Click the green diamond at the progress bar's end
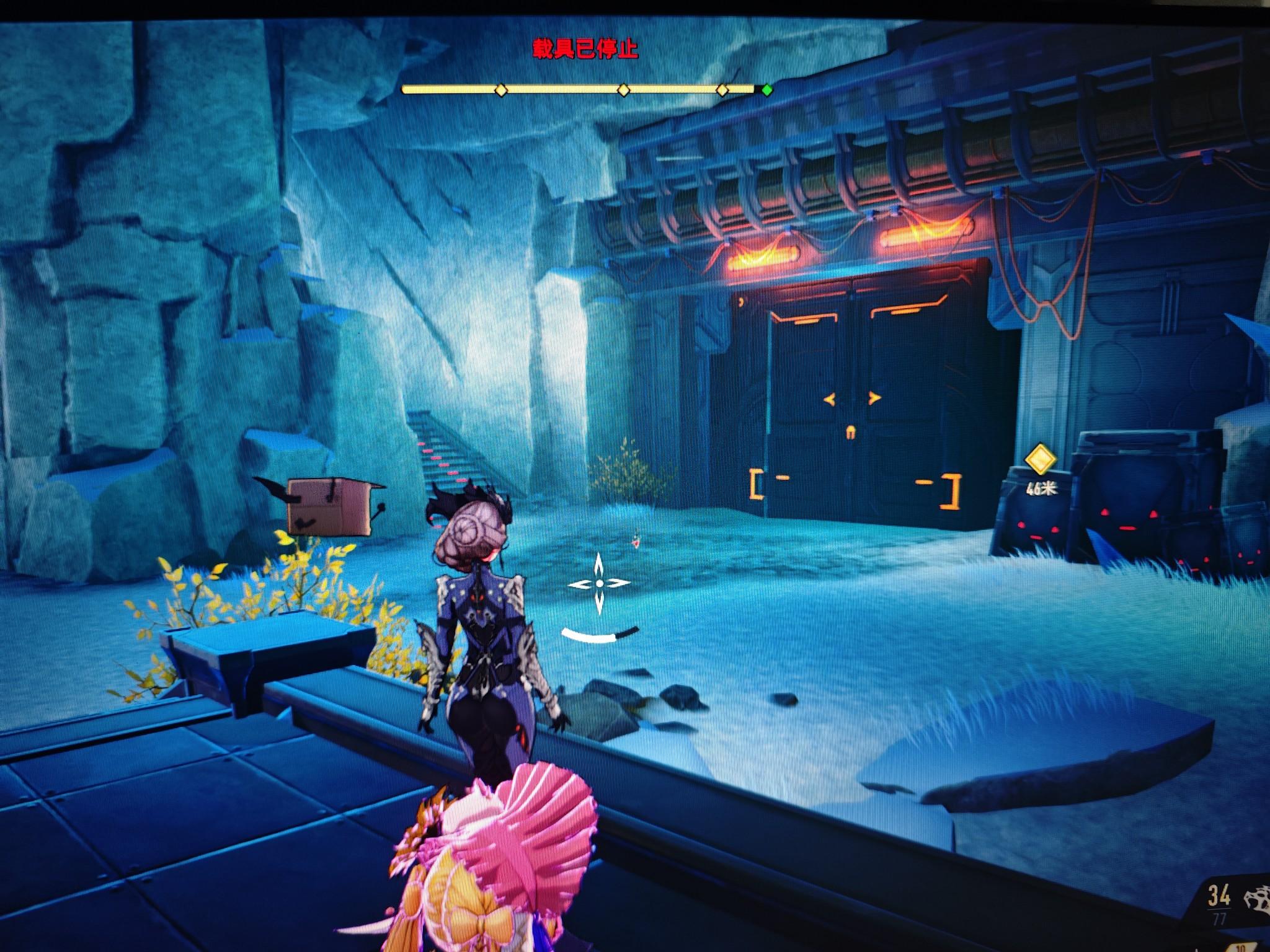 pyautogui.click(x=767, y=90)
